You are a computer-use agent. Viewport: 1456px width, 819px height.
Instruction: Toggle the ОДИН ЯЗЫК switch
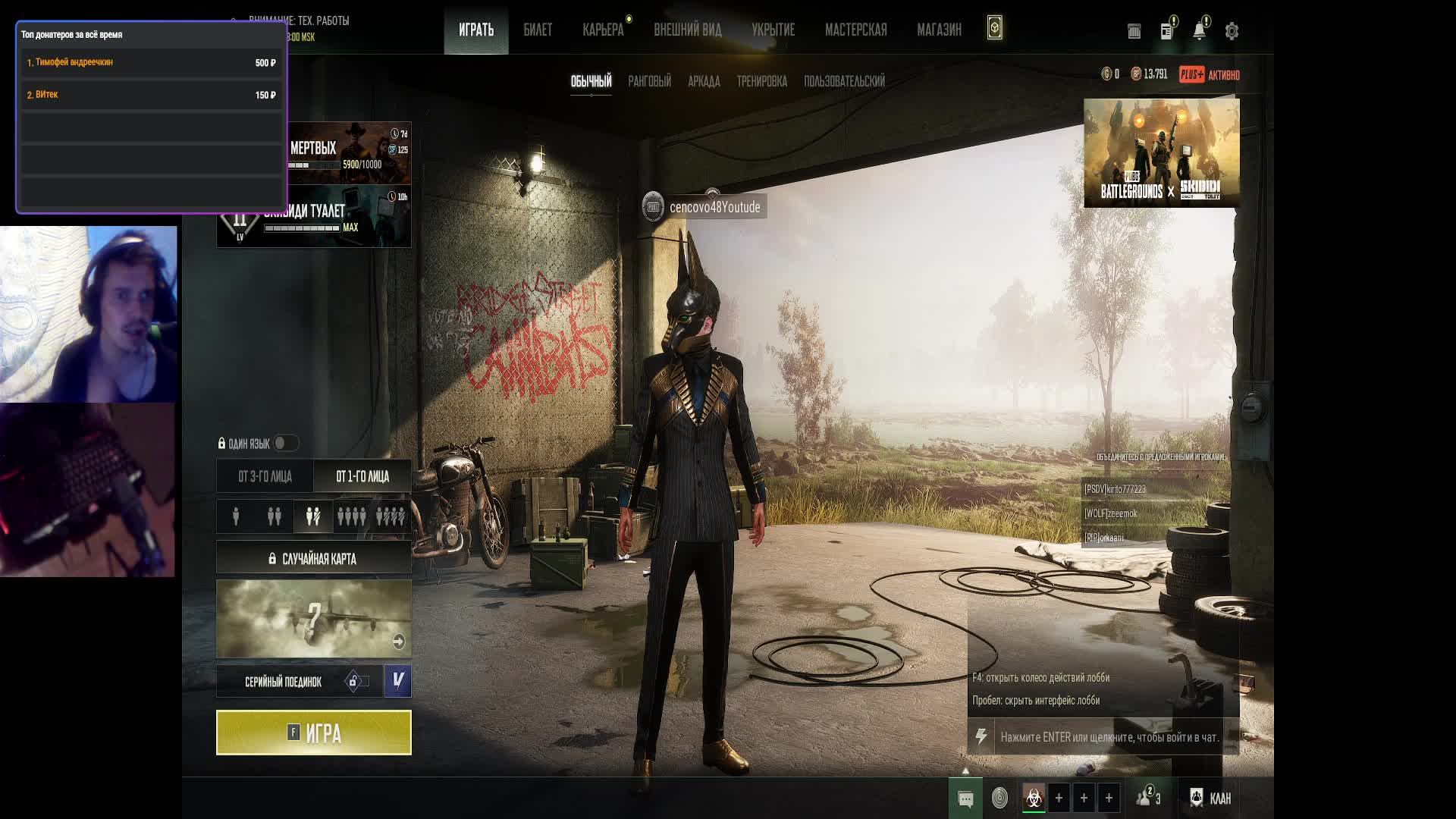point(285,443)
